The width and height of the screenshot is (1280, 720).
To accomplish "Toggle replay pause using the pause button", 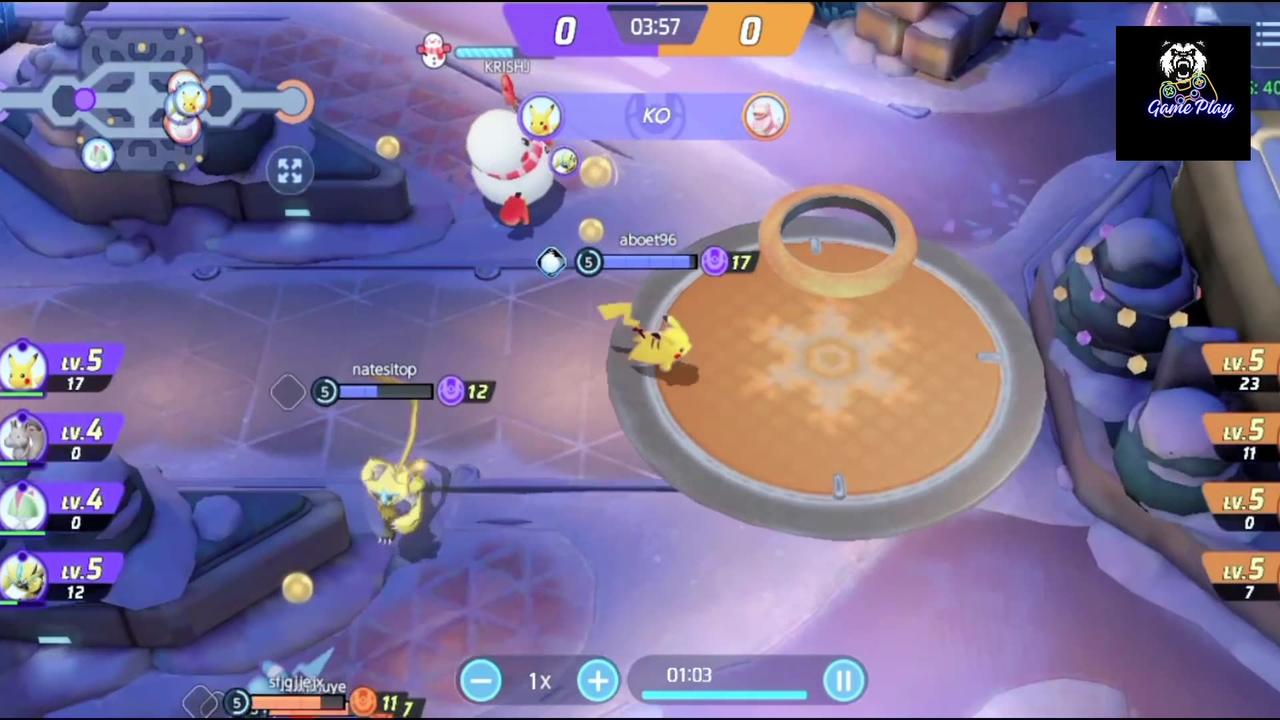I will 845,680.
